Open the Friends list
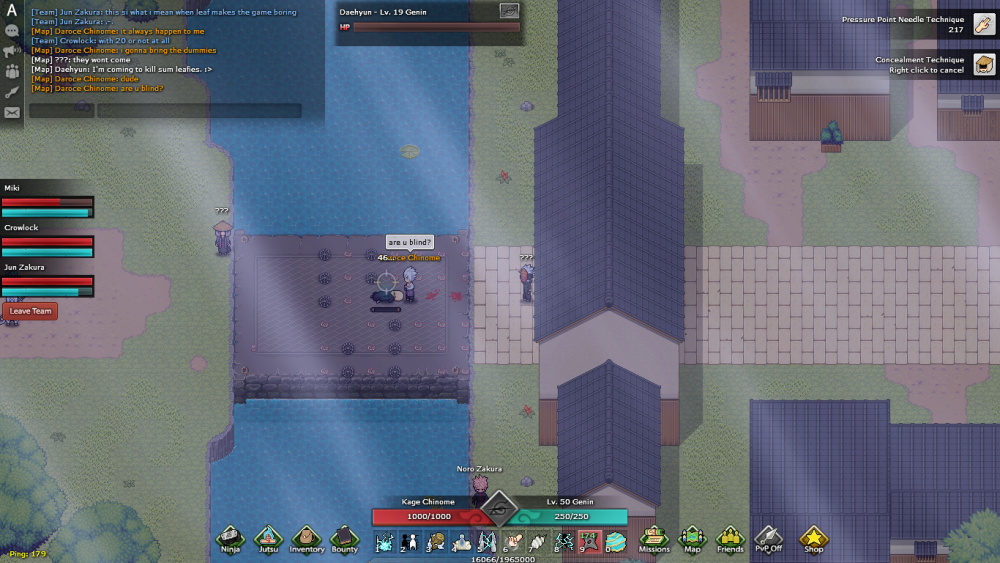 coord(730,538)
